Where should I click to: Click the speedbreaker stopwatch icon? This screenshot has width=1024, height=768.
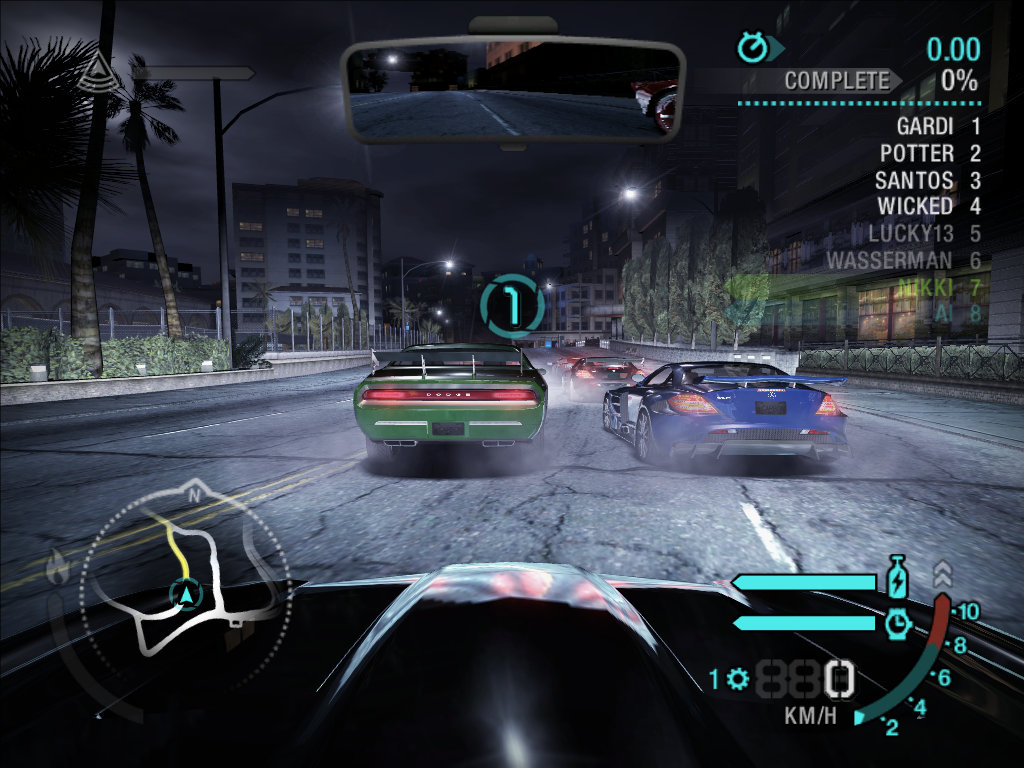point(897,623)
